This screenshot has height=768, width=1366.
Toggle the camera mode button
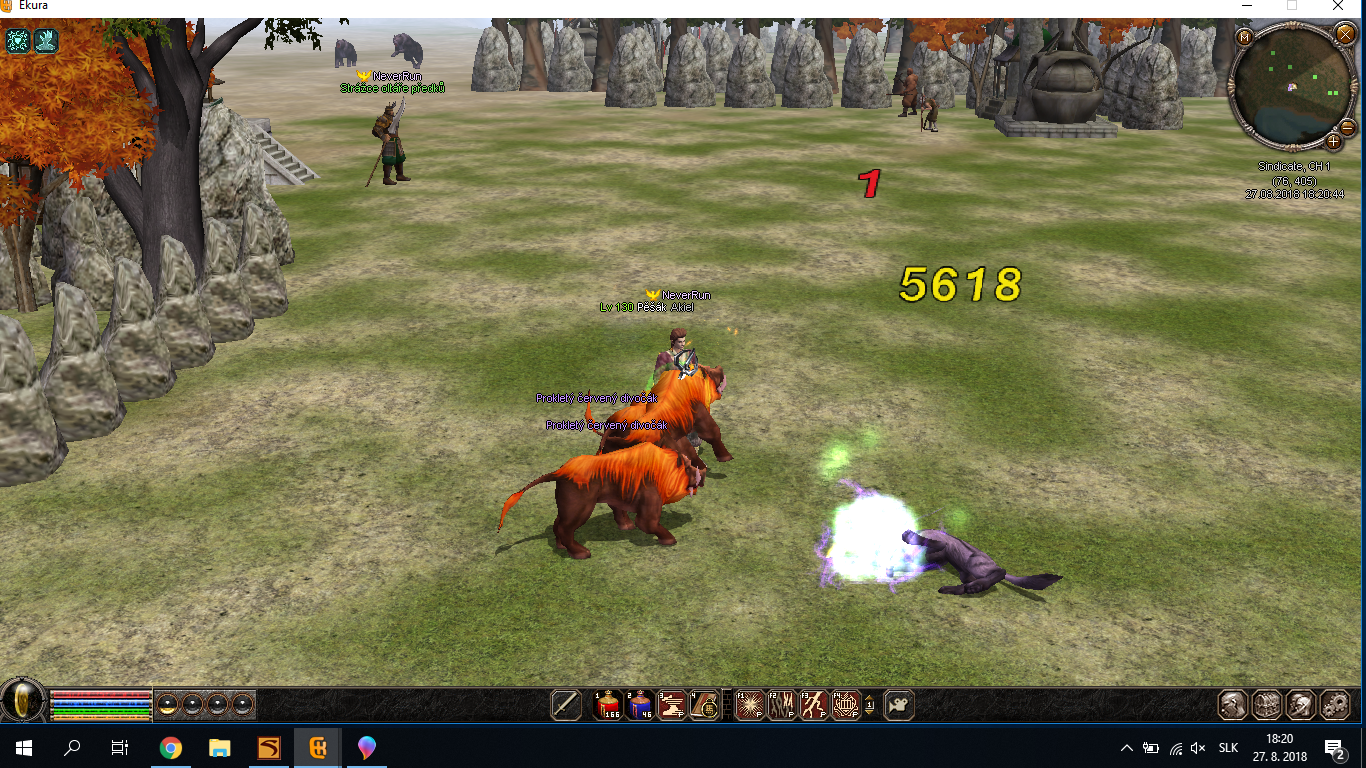tap(899, 705)
